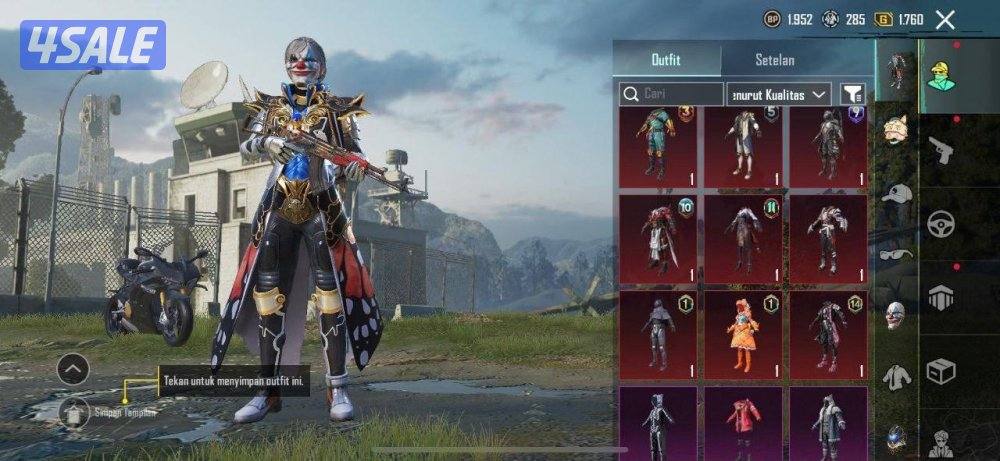
Task: Open the sort by Kualitas dropdown
Action: 779,94
